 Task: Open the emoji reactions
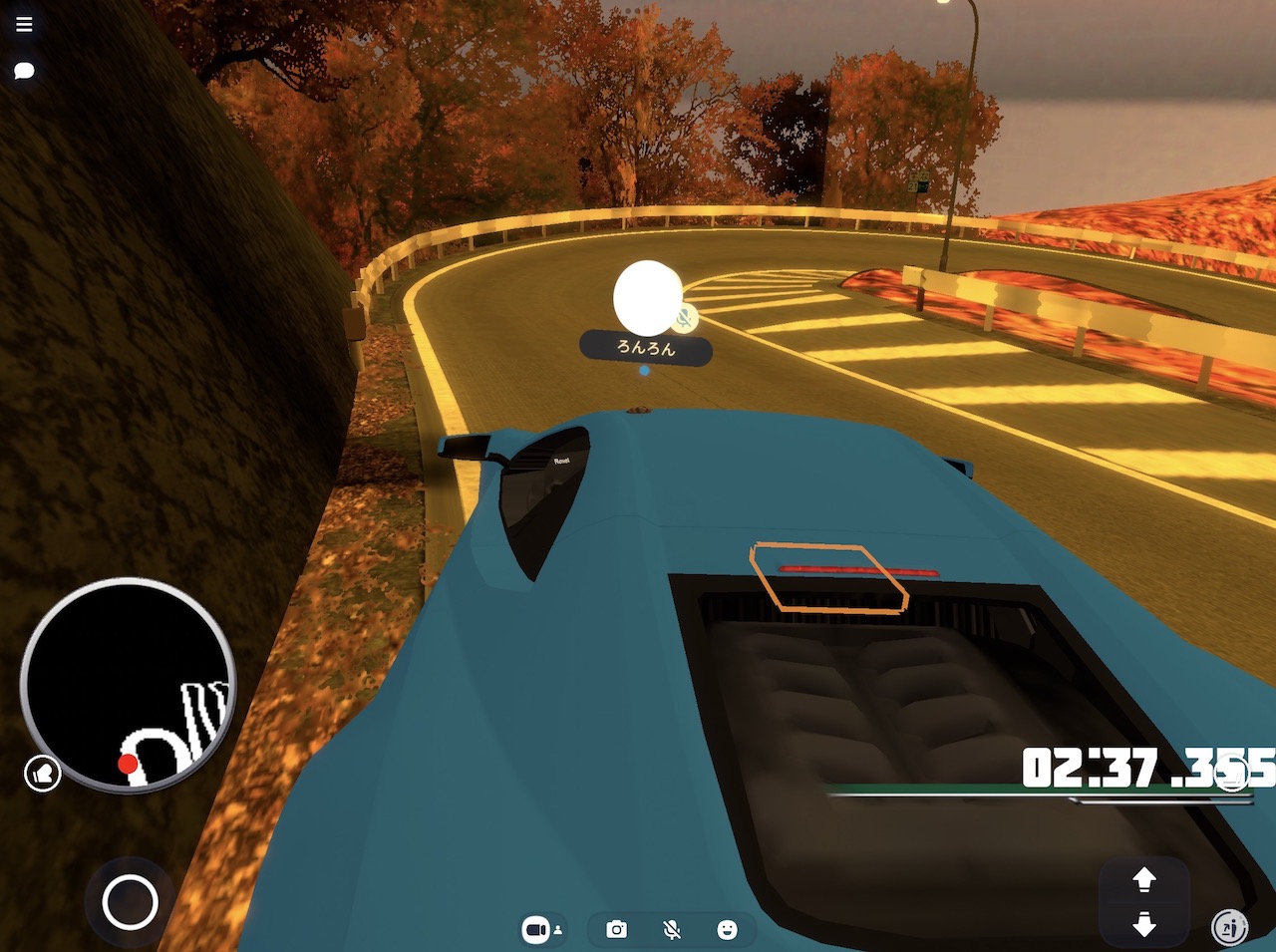click(728, 929)
